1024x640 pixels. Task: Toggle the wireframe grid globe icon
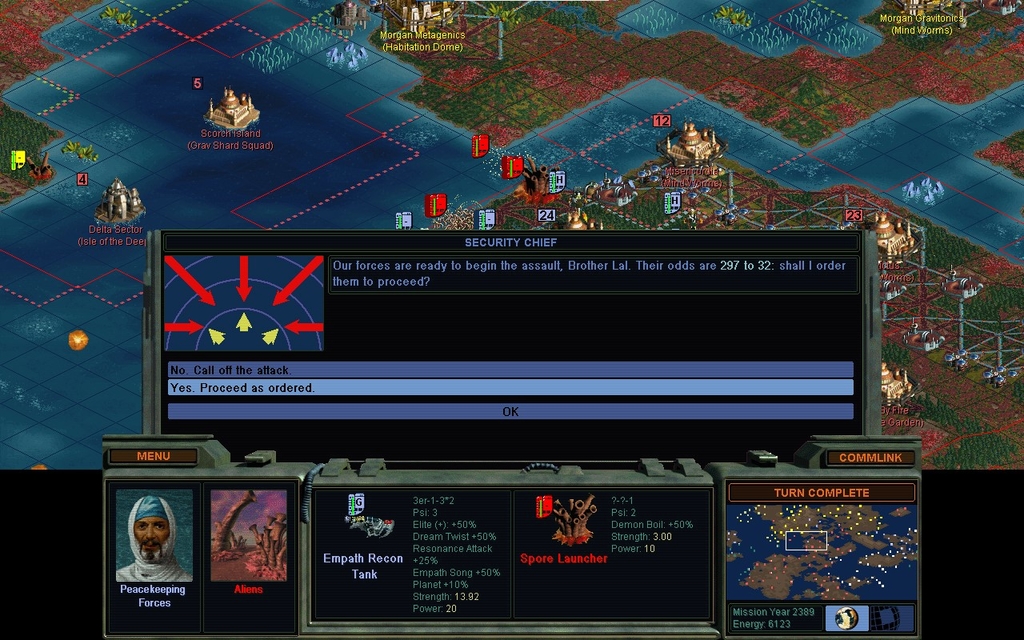coord(886,618)
